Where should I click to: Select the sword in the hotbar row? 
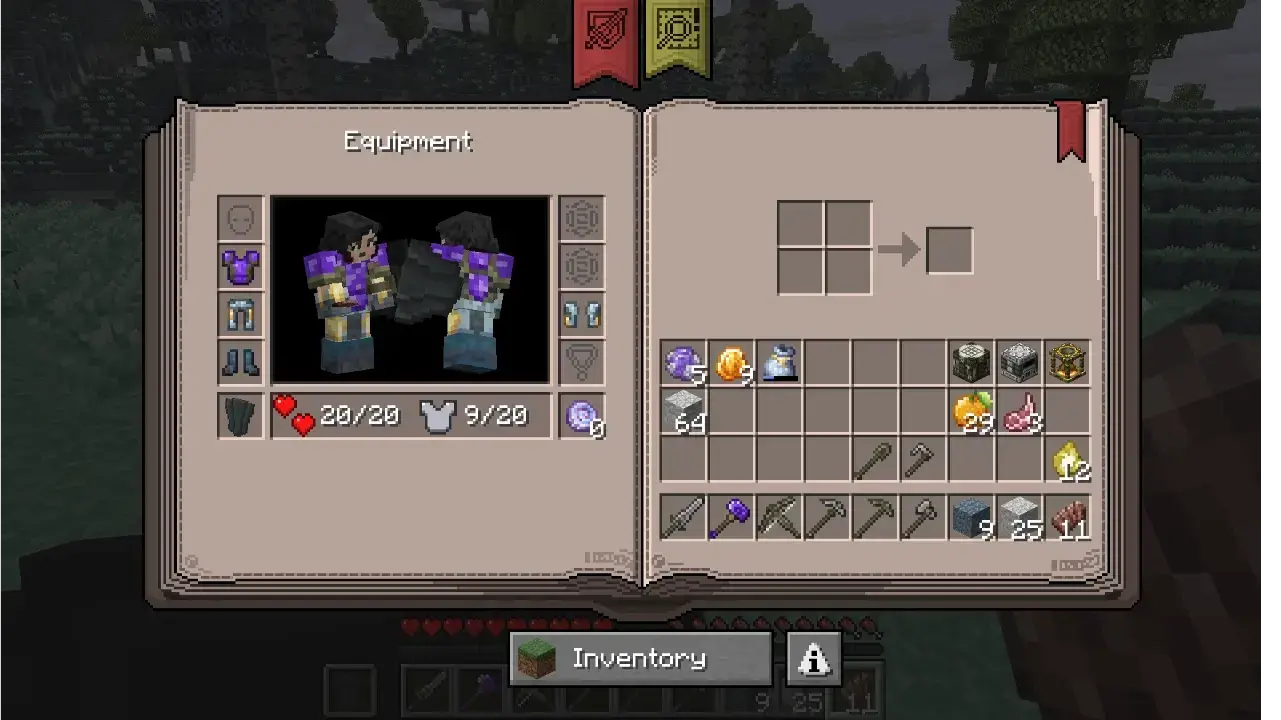point(684,518)
